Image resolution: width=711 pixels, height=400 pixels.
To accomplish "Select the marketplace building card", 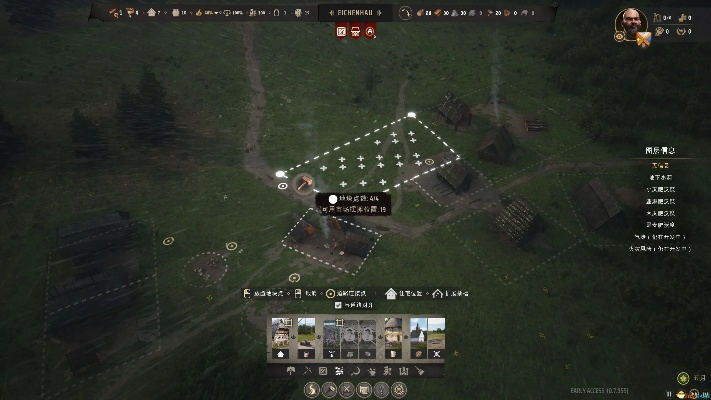I will [x=331, y=338].
